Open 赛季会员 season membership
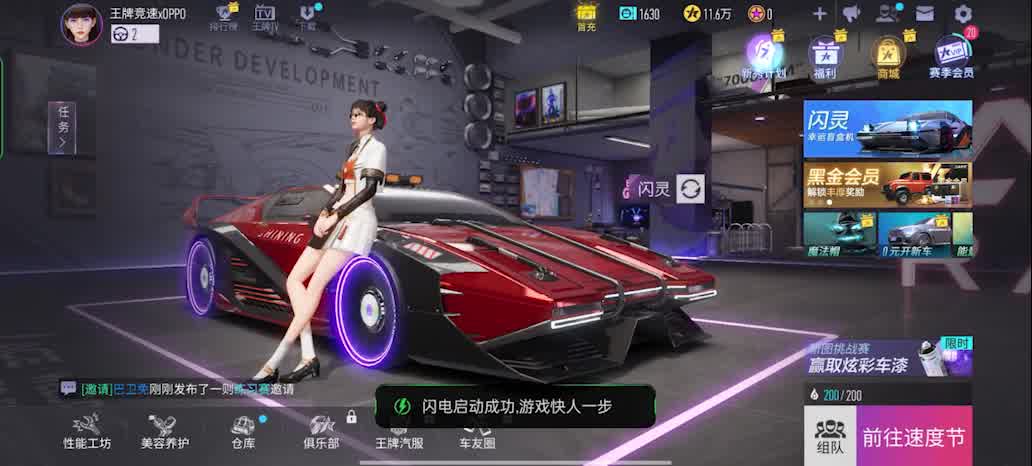Screen dimensions: 1032x466 pyautogui.click(x=951, y=57)
